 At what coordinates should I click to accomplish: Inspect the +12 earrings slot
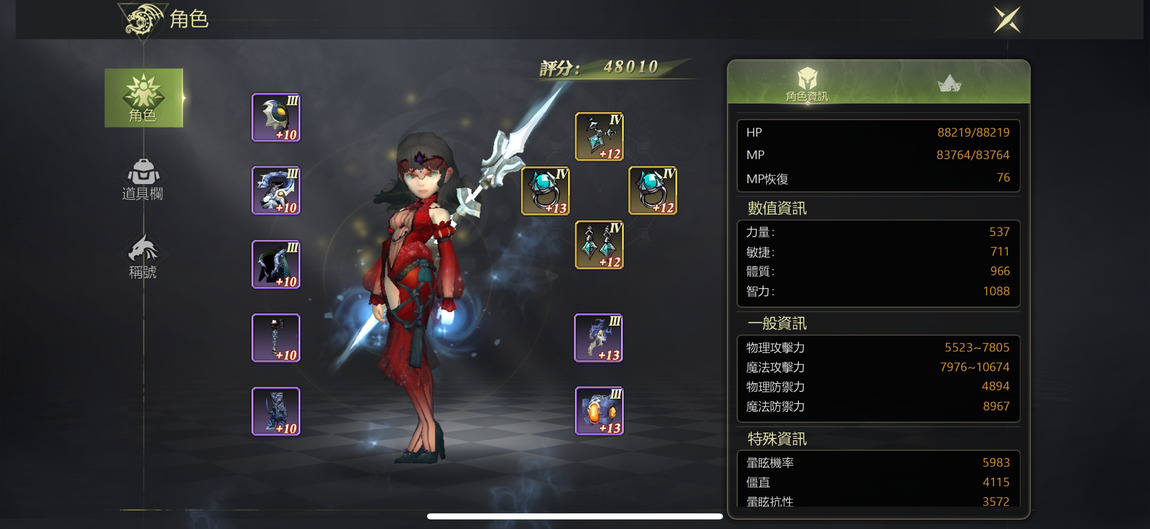(x=599, y=245)
